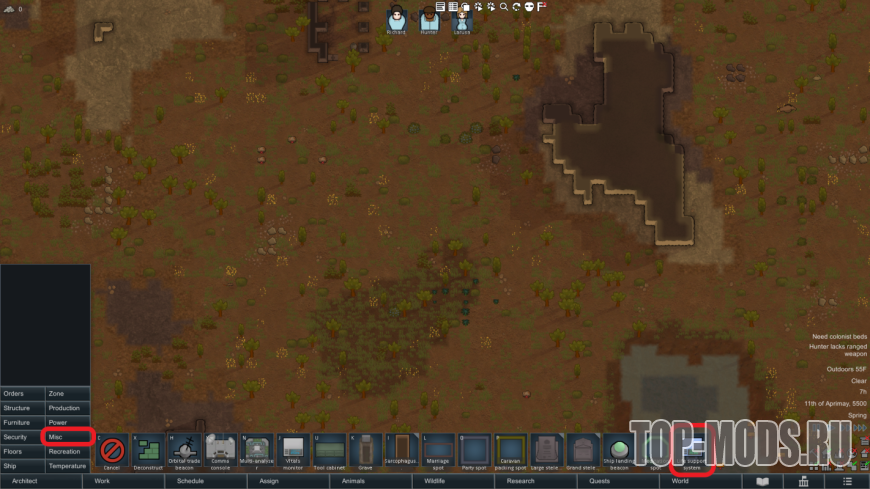Viewport: 870px width, 489px height.
Task: Choose the Production category
Action: pos(68,408)
